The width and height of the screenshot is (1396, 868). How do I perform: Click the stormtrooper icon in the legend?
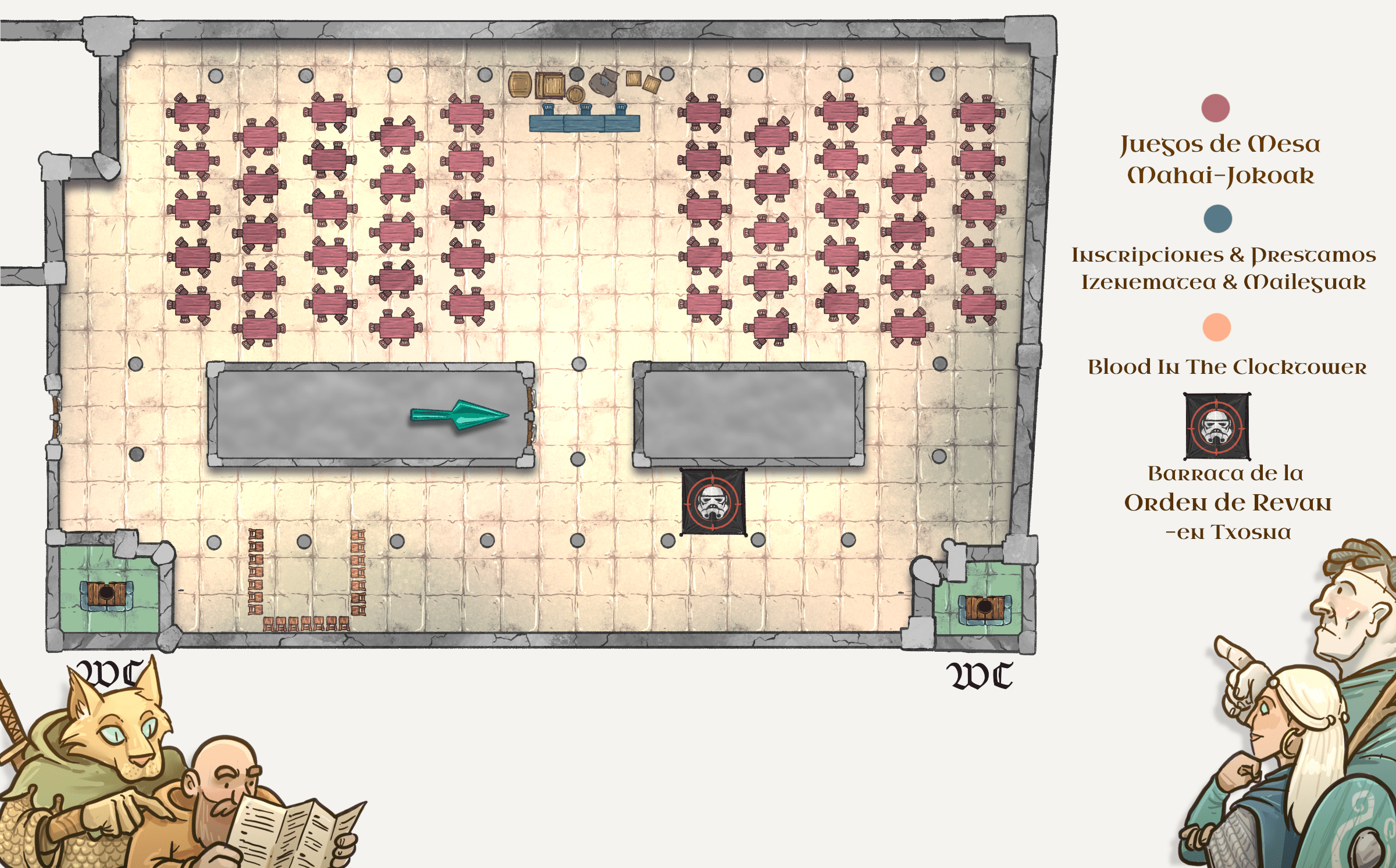click(x=1217, y=426)
